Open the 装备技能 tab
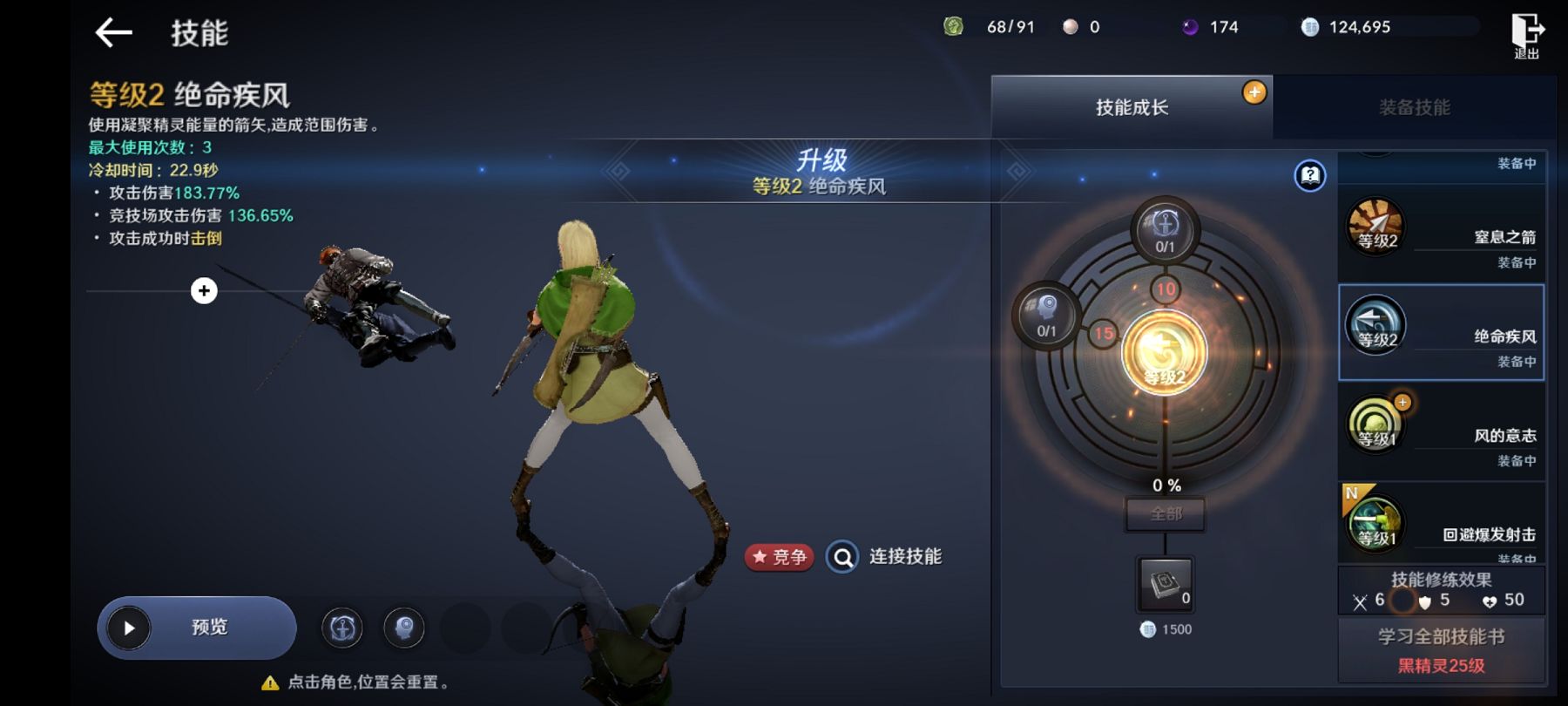This screenshot has height=706, width=1568. click(x=1414, y=107)
